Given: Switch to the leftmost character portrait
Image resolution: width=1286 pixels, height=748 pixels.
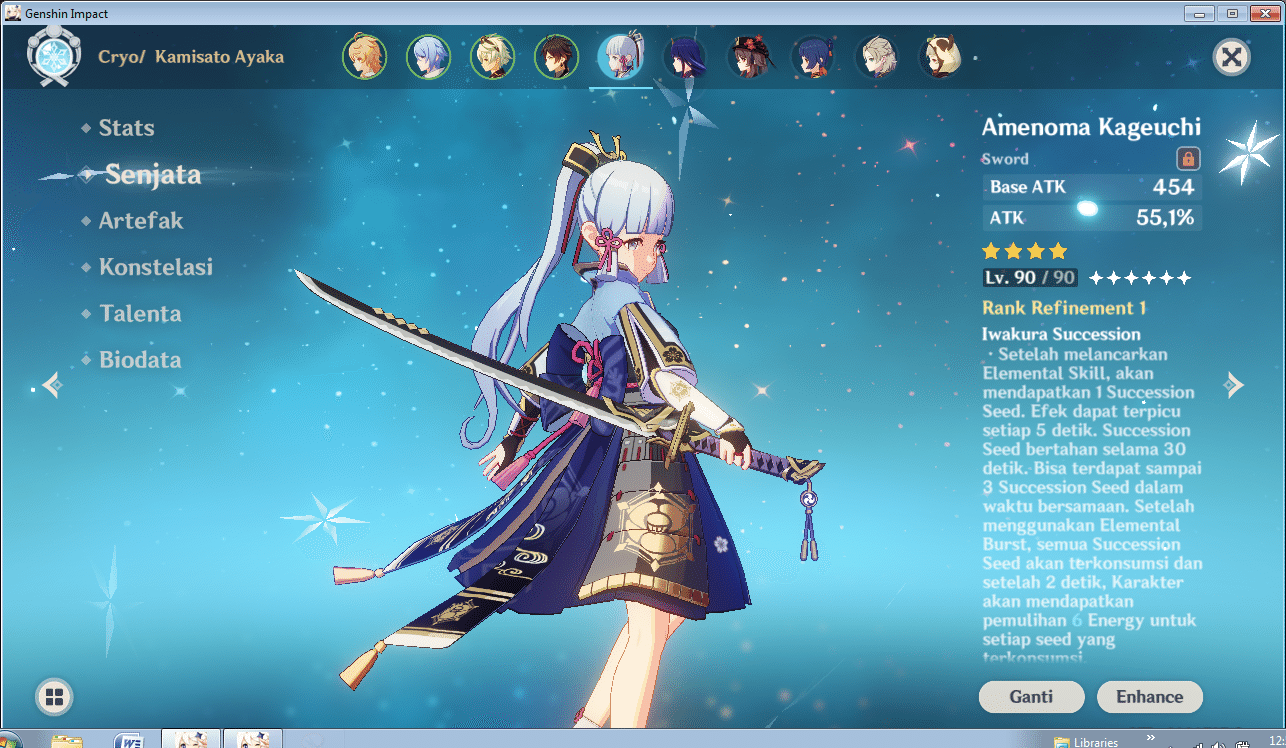Looking at the screenshot, I should point(365,57).
